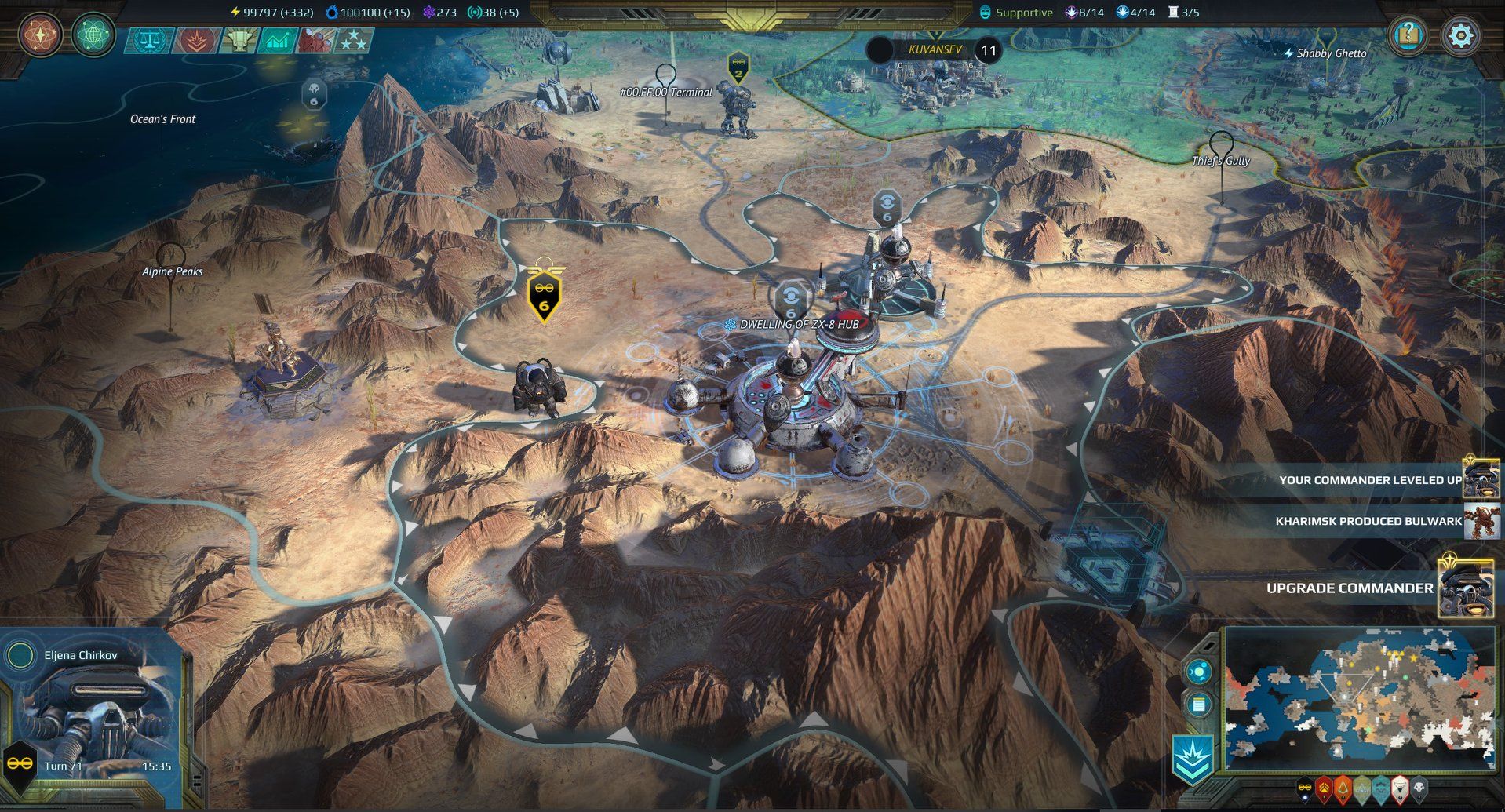Click the orbital planet view icon beside minimap

[x=1198, y=672]
